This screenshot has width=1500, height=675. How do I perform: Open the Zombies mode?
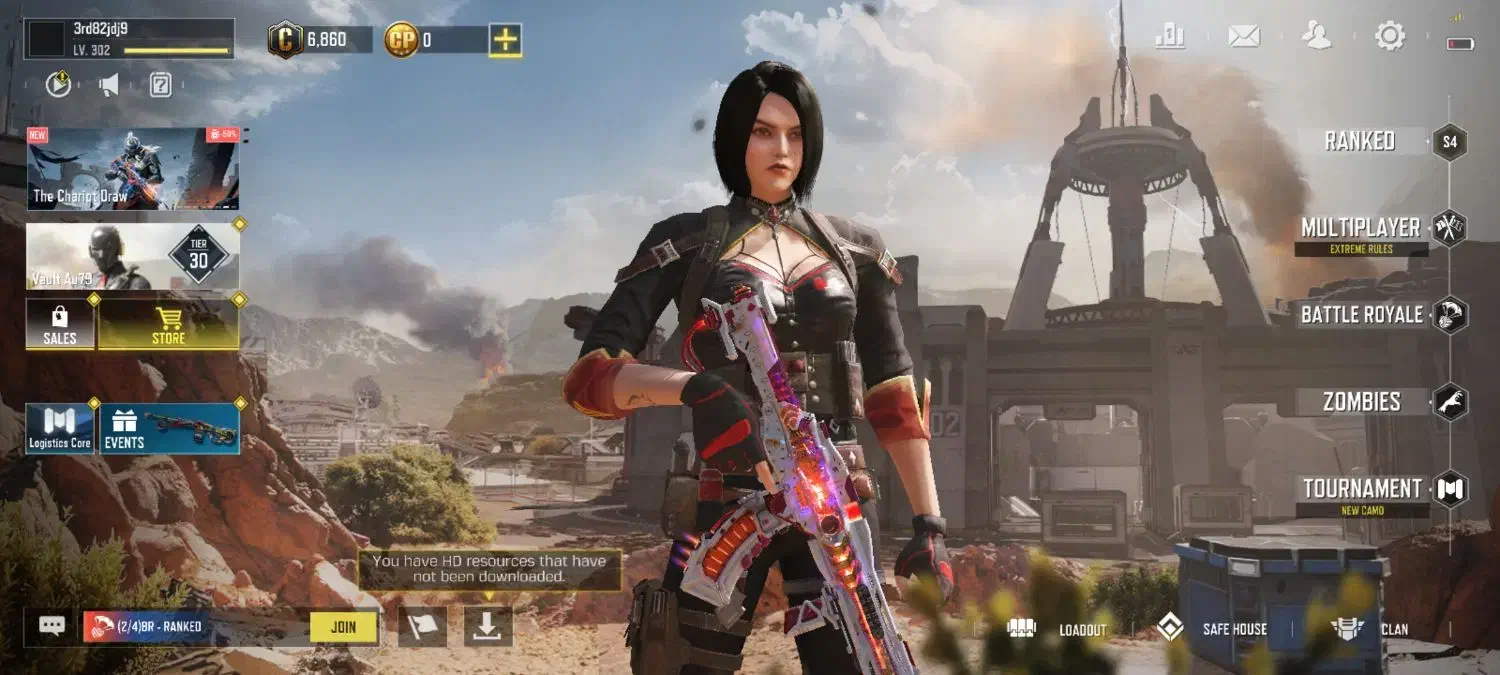pos(1362,402)
